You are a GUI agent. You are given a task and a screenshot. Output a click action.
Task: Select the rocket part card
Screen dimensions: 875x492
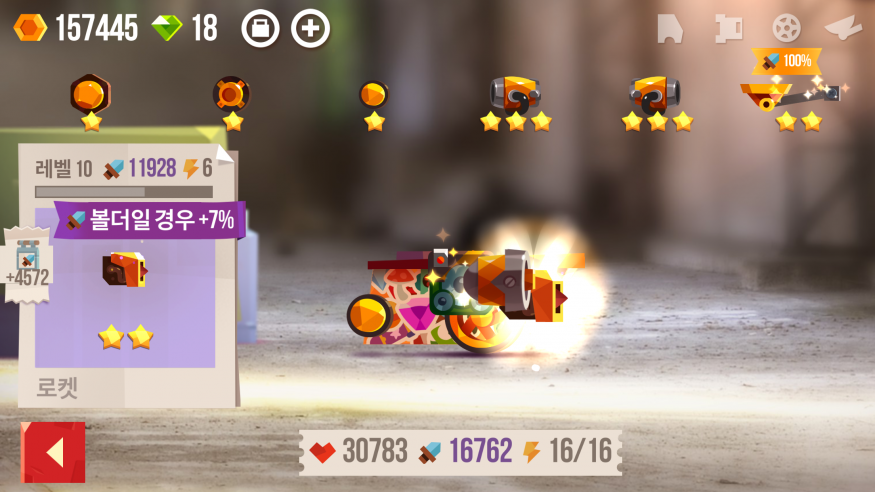point(125,290)
